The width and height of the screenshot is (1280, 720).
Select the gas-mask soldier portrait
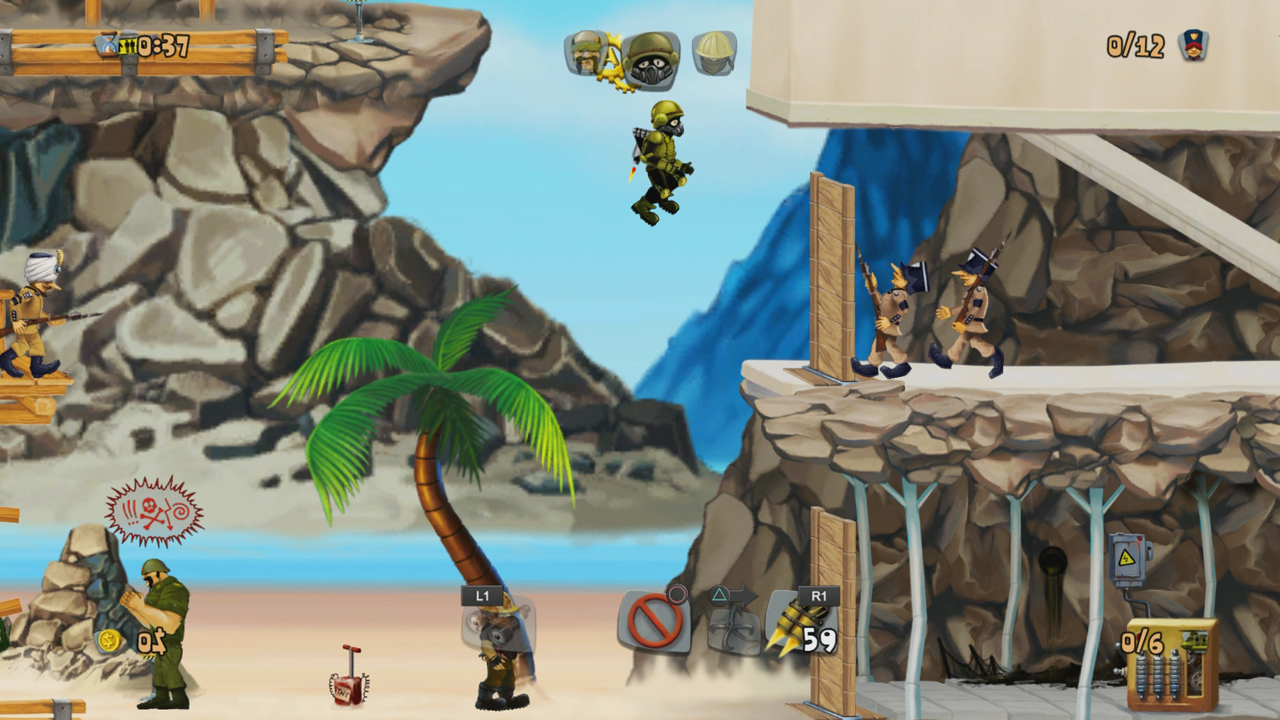click(651, 58)
